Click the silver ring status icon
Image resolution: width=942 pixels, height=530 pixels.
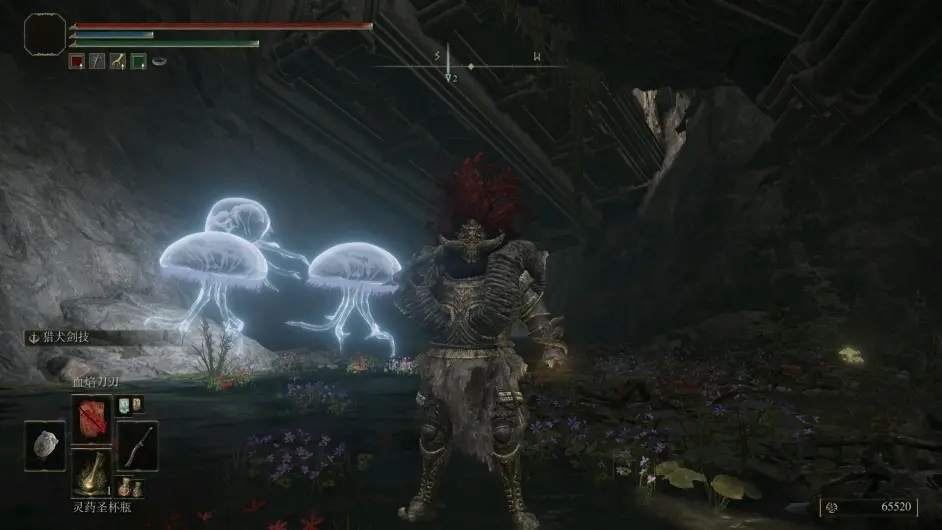coord(159,61)
